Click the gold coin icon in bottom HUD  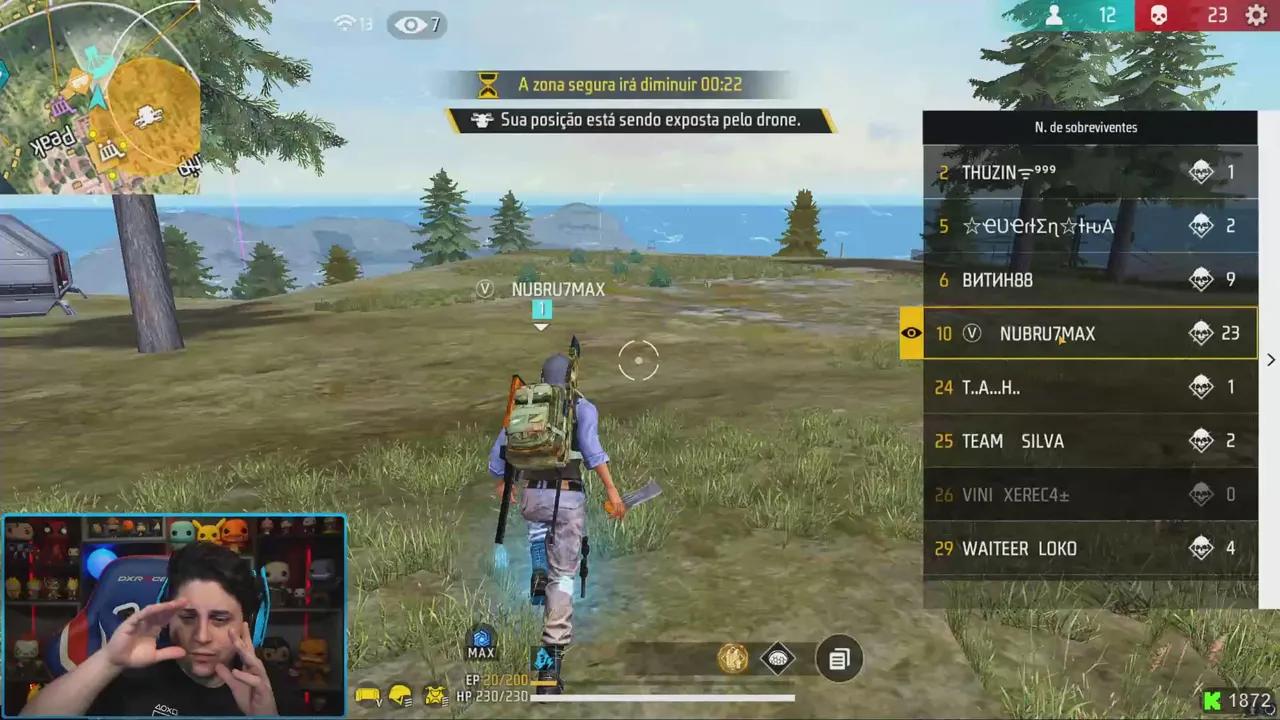[x=733, y=658]
